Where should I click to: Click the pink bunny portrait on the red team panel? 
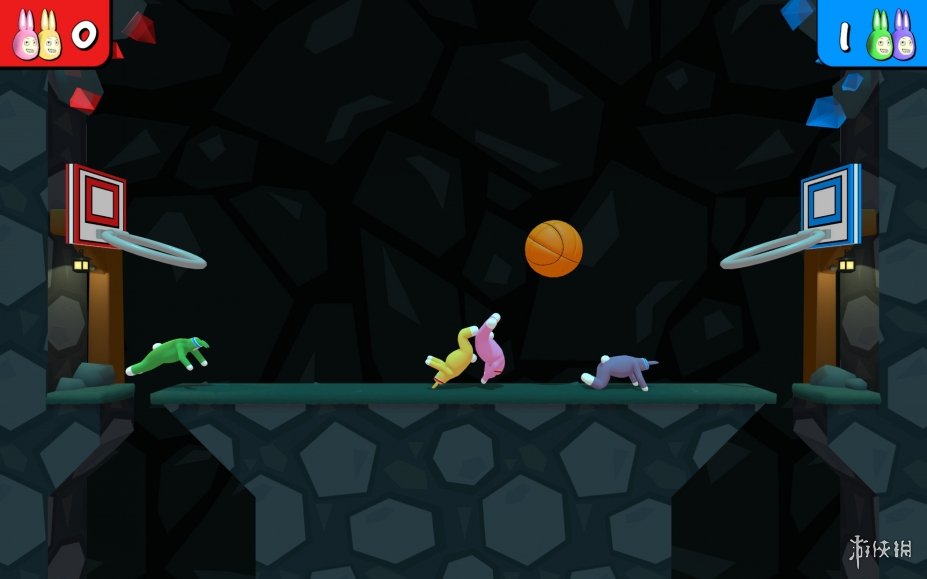24,37
